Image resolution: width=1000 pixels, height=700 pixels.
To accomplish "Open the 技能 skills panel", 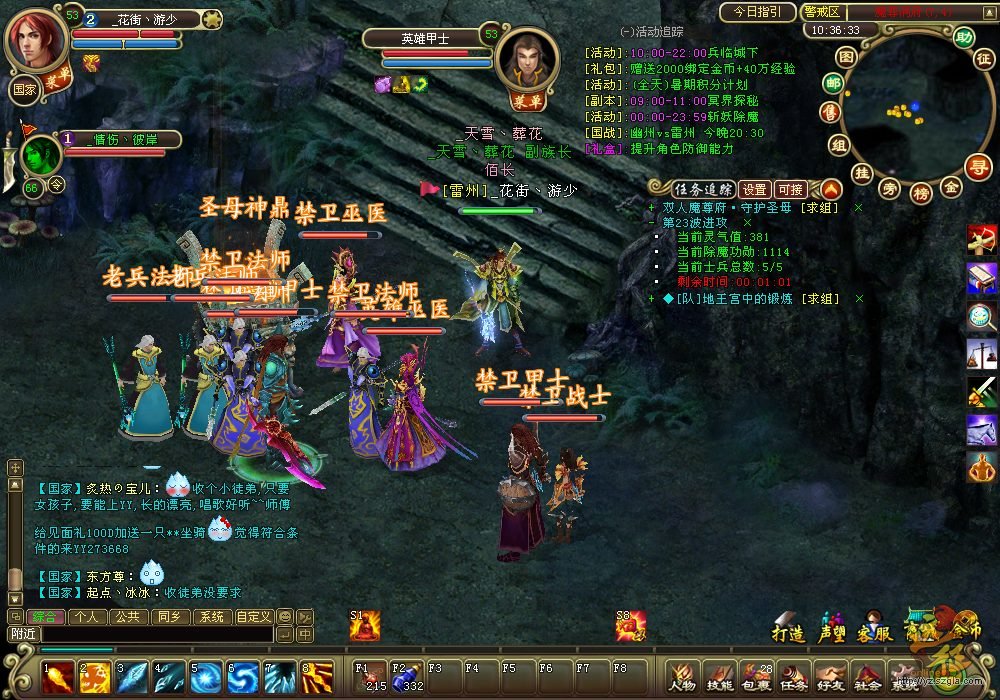I will (x=719, y=676).
